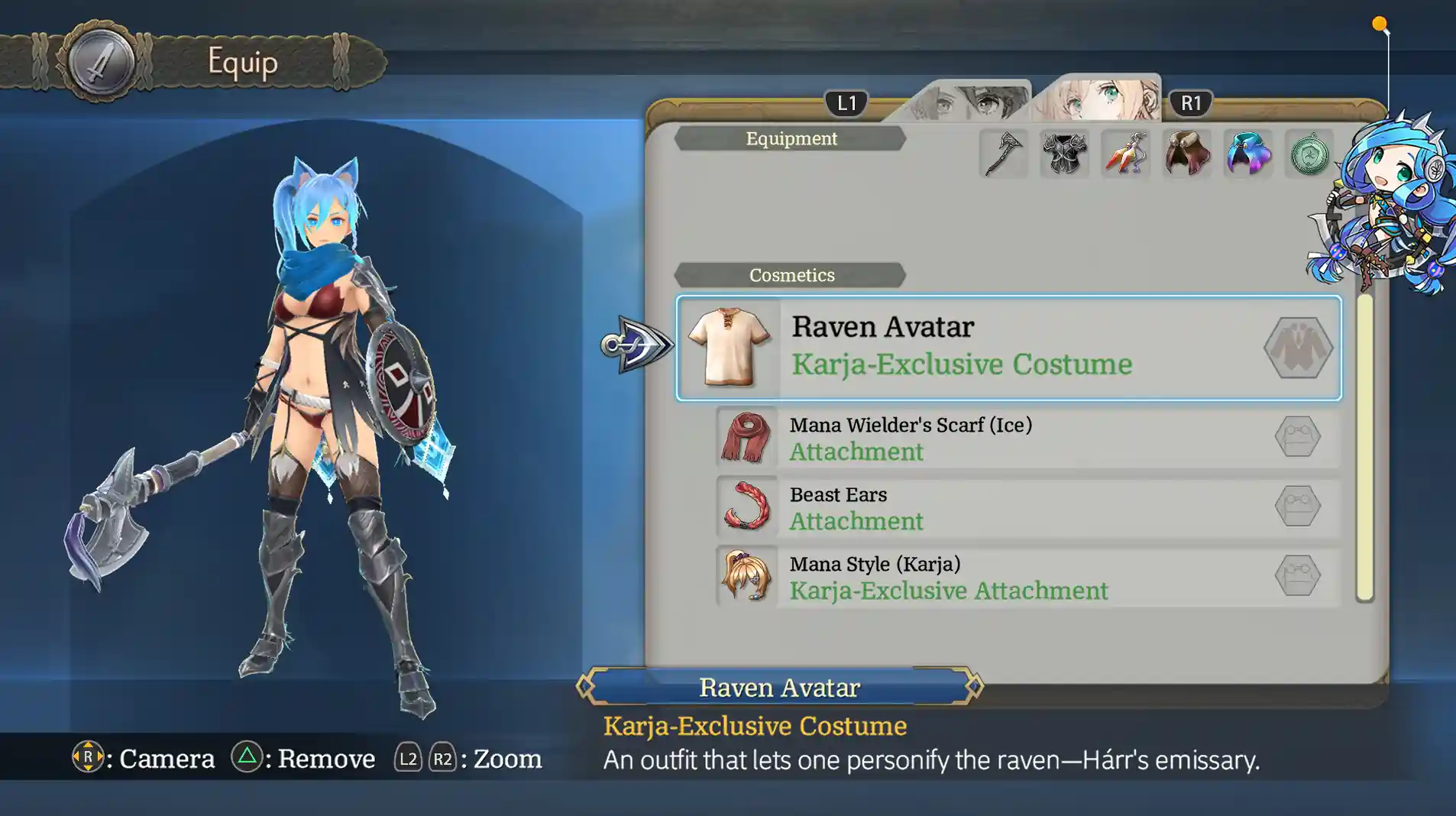The height and width of the screenshot is (816, 1456).
Task: Select the black armor equipment slot
Action: tap(1064, 154)
